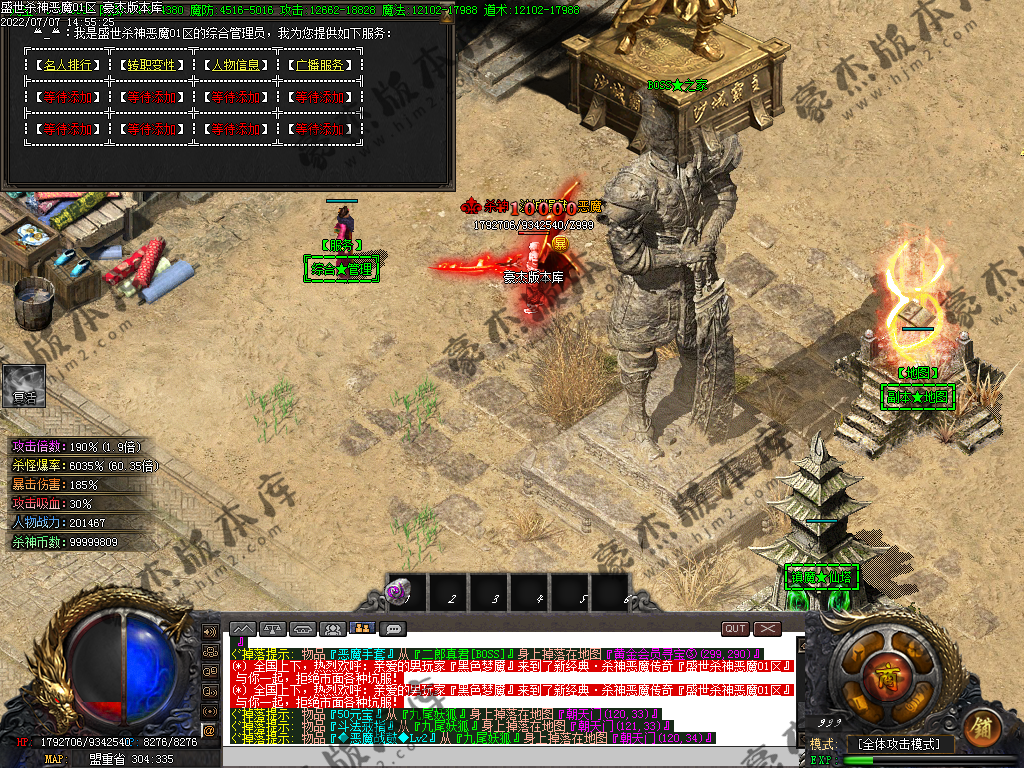Close the chat panel with the X button

(767, 629)
